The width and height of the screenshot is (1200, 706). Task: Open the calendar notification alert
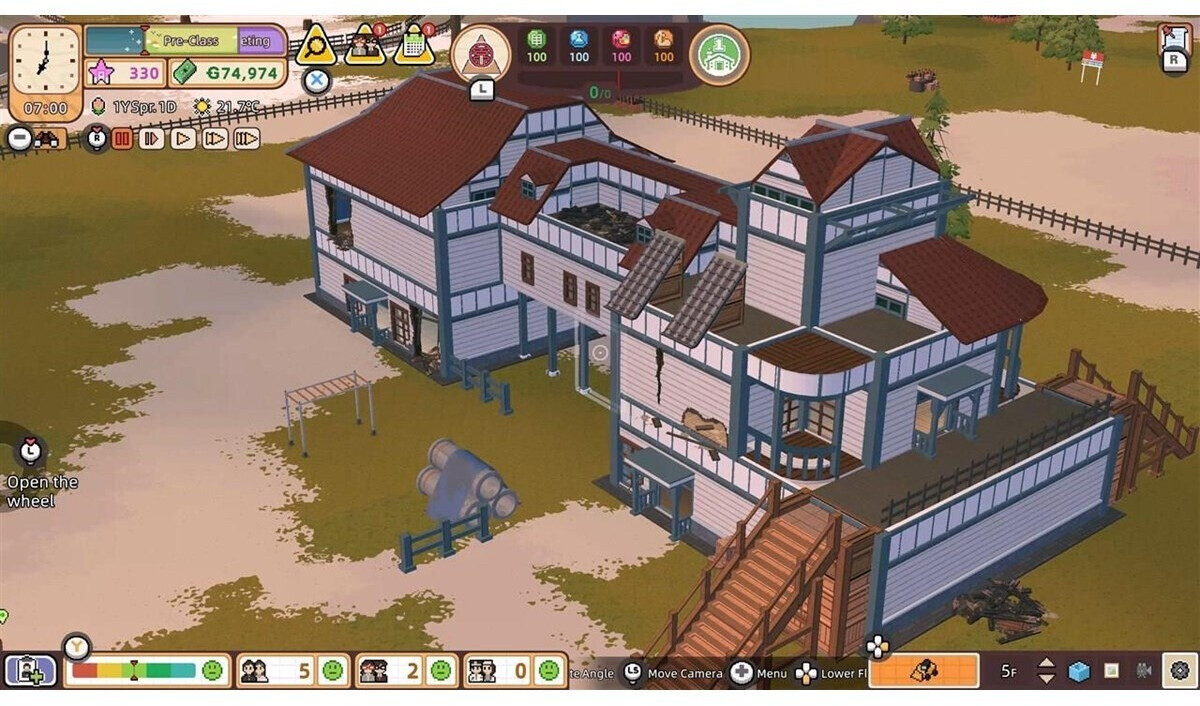[x=414, y=45]
